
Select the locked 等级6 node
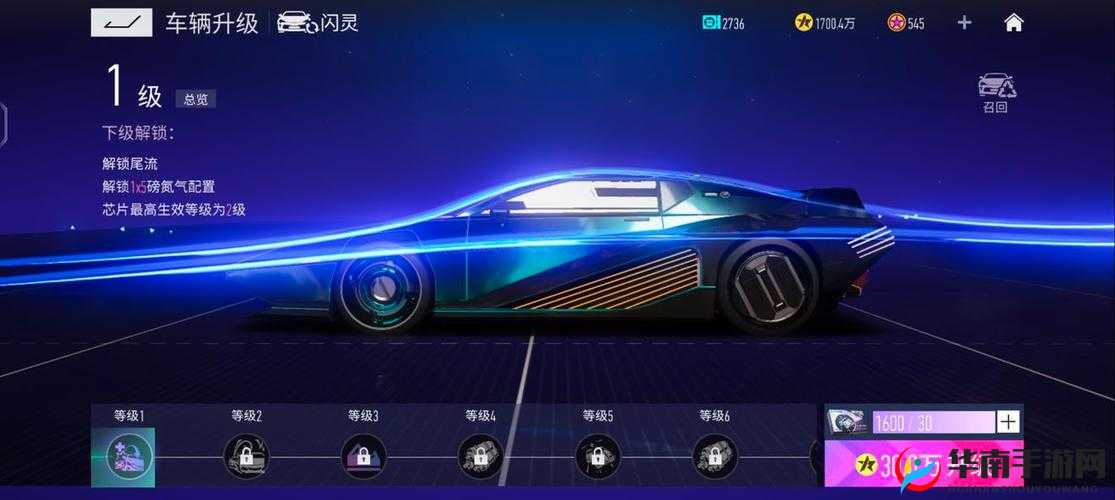(x=714, y=456)
